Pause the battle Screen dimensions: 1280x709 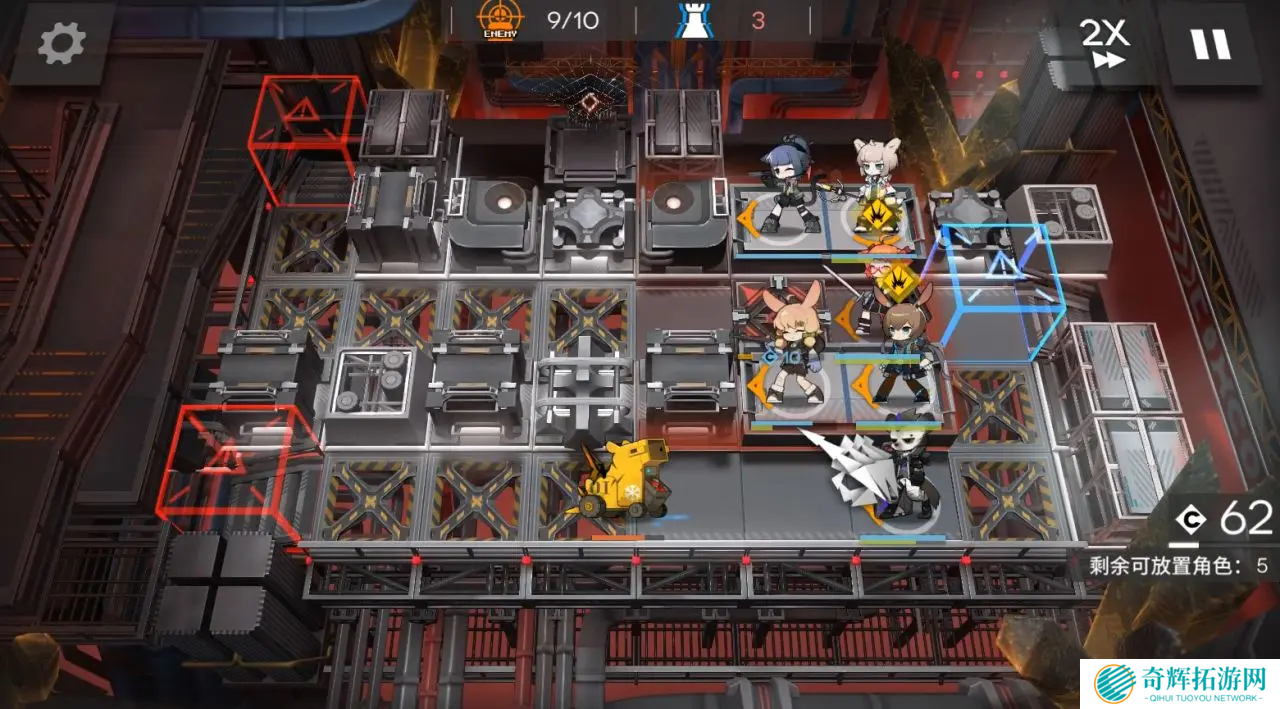1210,43
